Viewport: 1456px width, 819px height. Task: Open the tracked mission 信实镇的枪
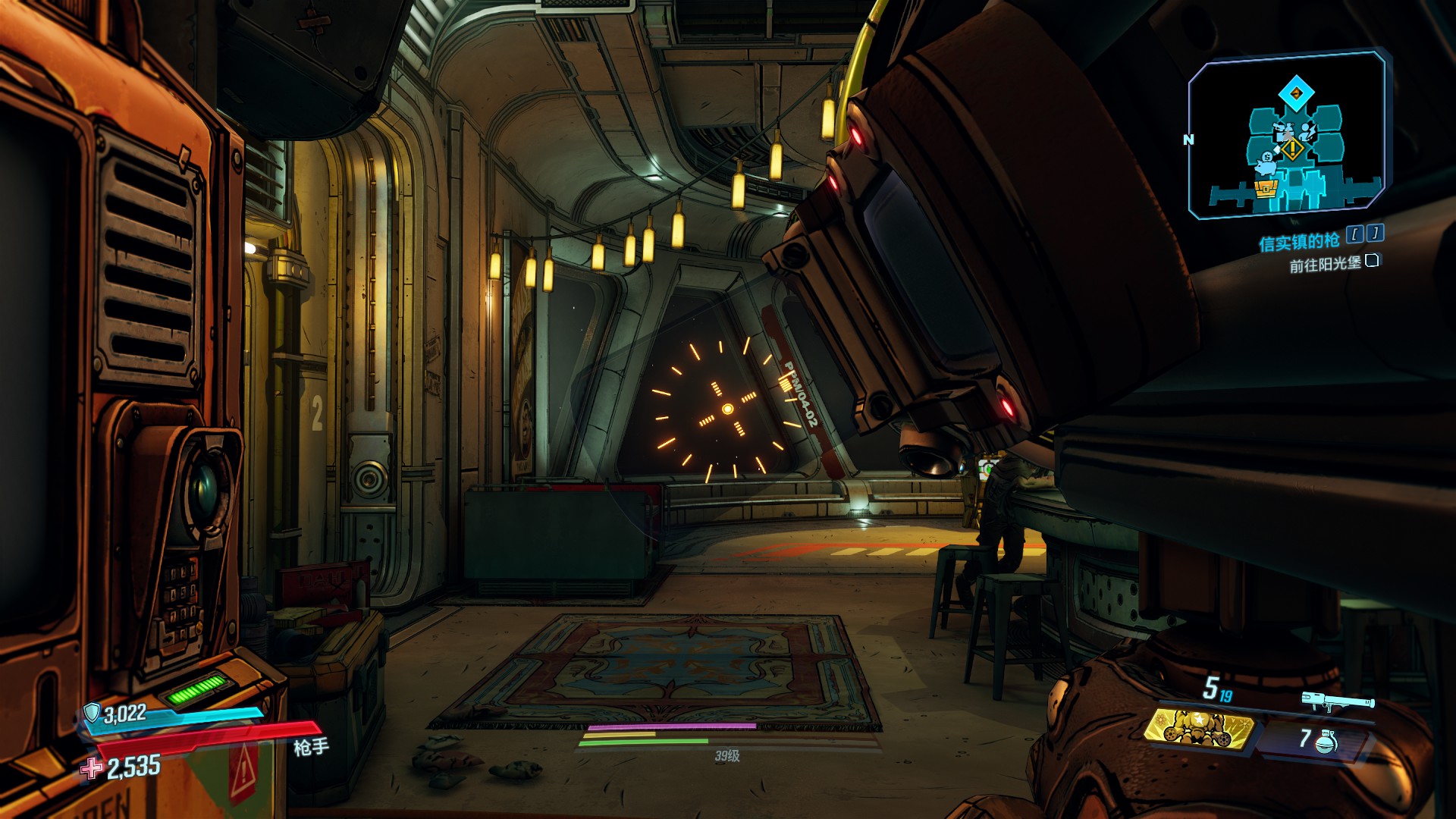1299,243
